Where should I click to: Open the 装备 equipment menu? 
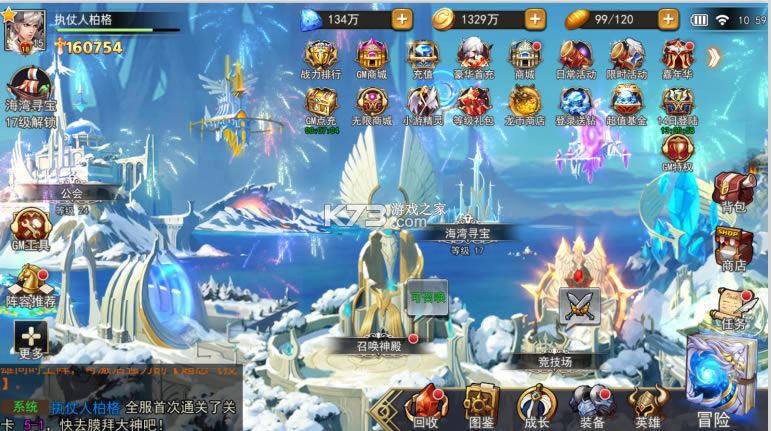(x=592, y=404)
